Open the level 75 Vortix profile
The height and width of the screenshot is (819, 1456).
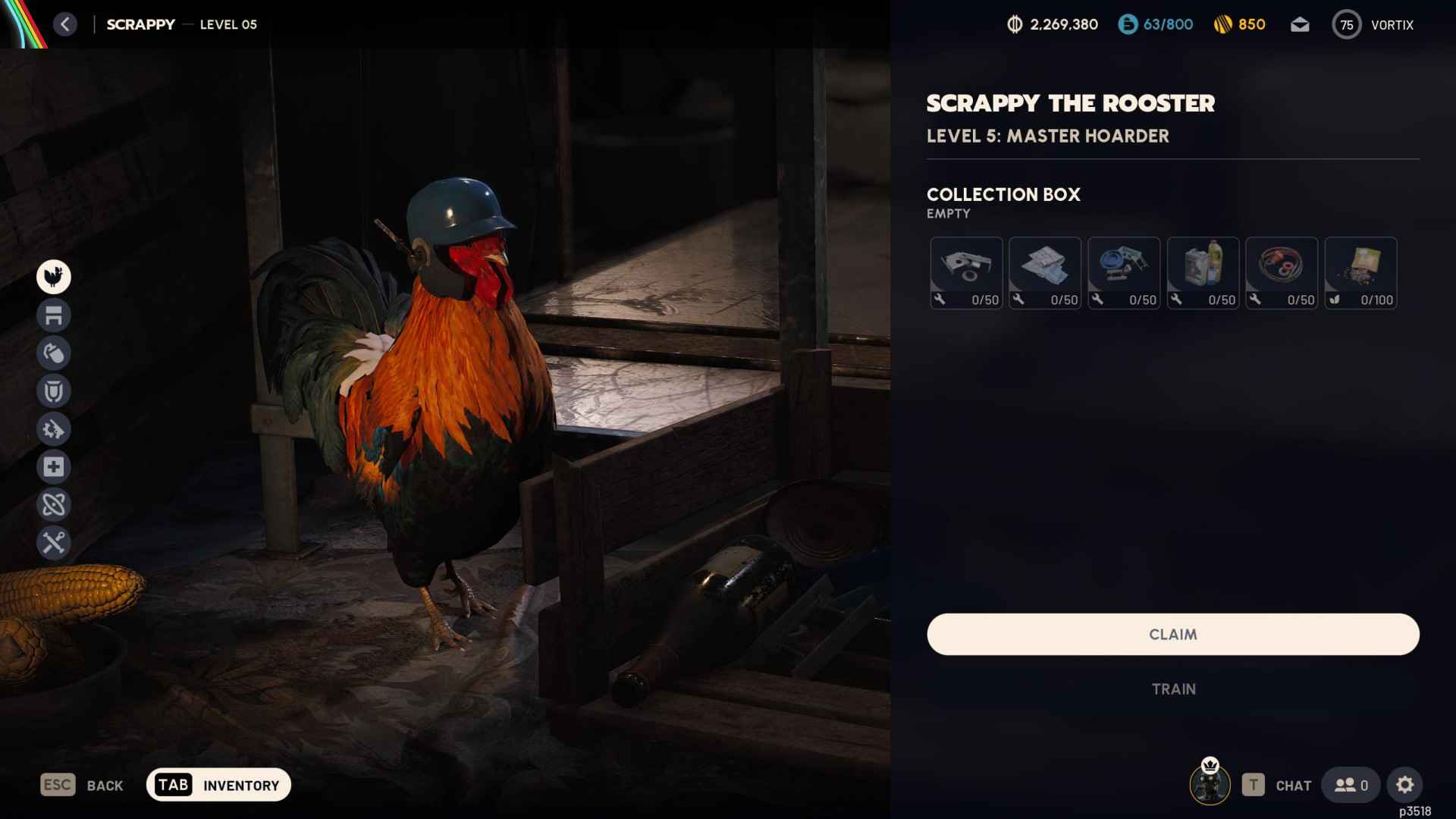[x=1374, y=24]
